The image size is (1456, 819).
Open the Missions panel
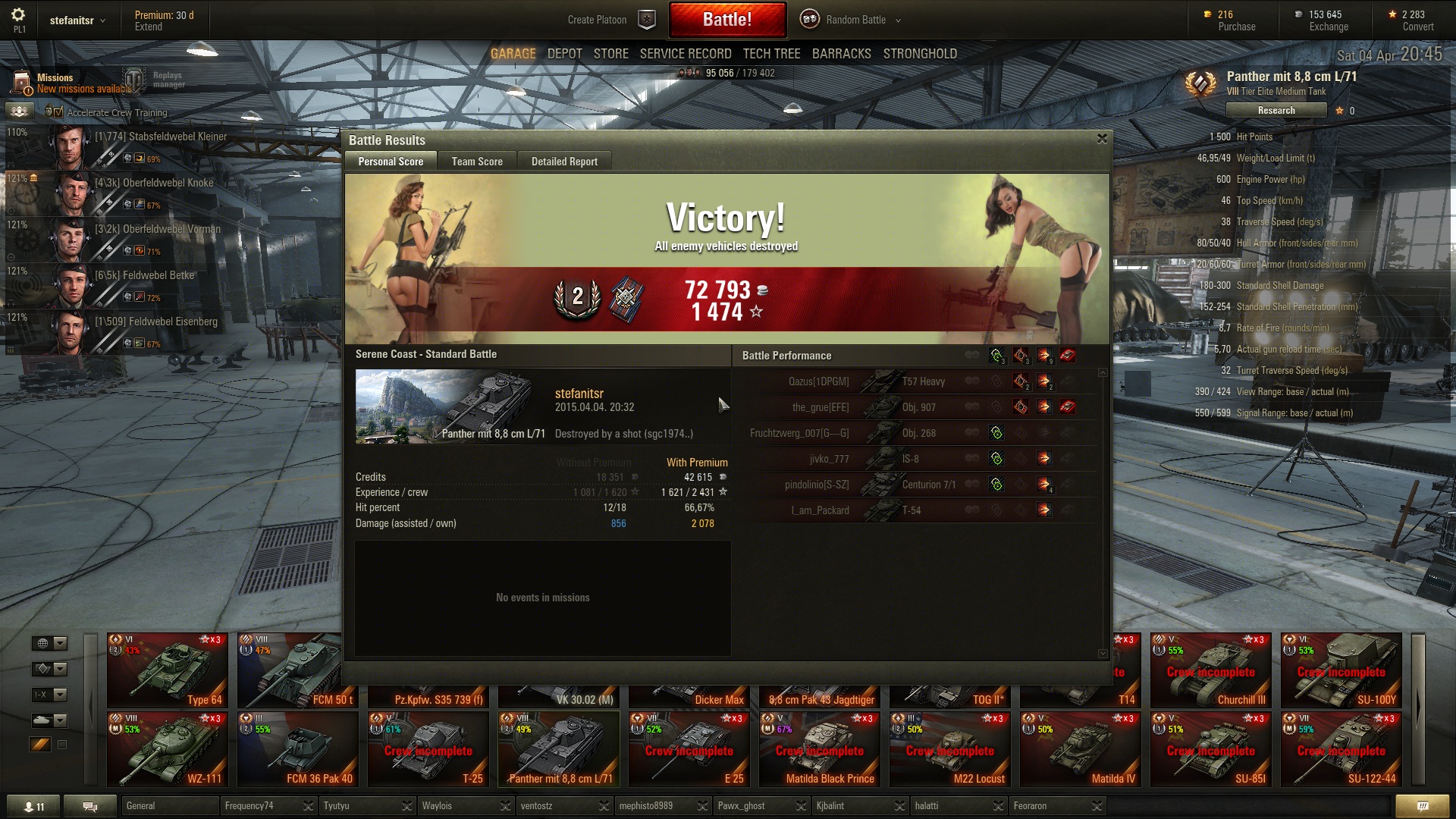[x=55, y=83]
